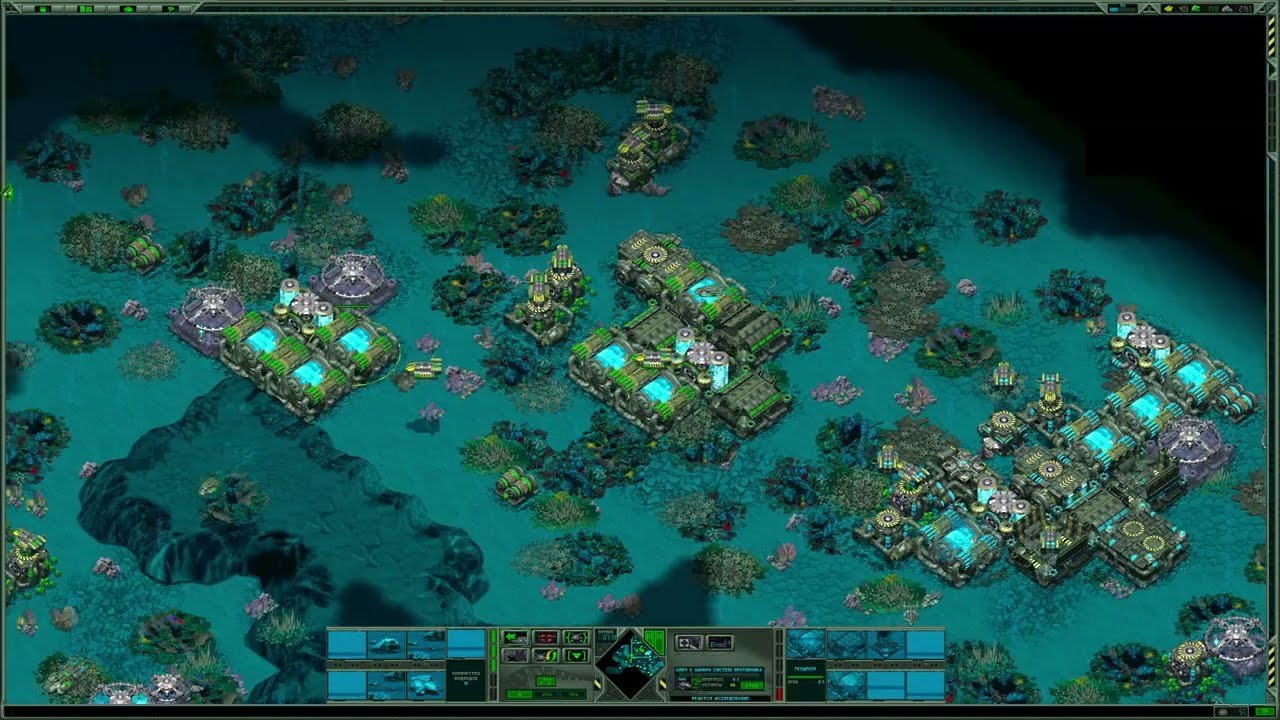Click the green button in research progress panel
Viewport: 1280px width, 720px height.
coord(750,685)
